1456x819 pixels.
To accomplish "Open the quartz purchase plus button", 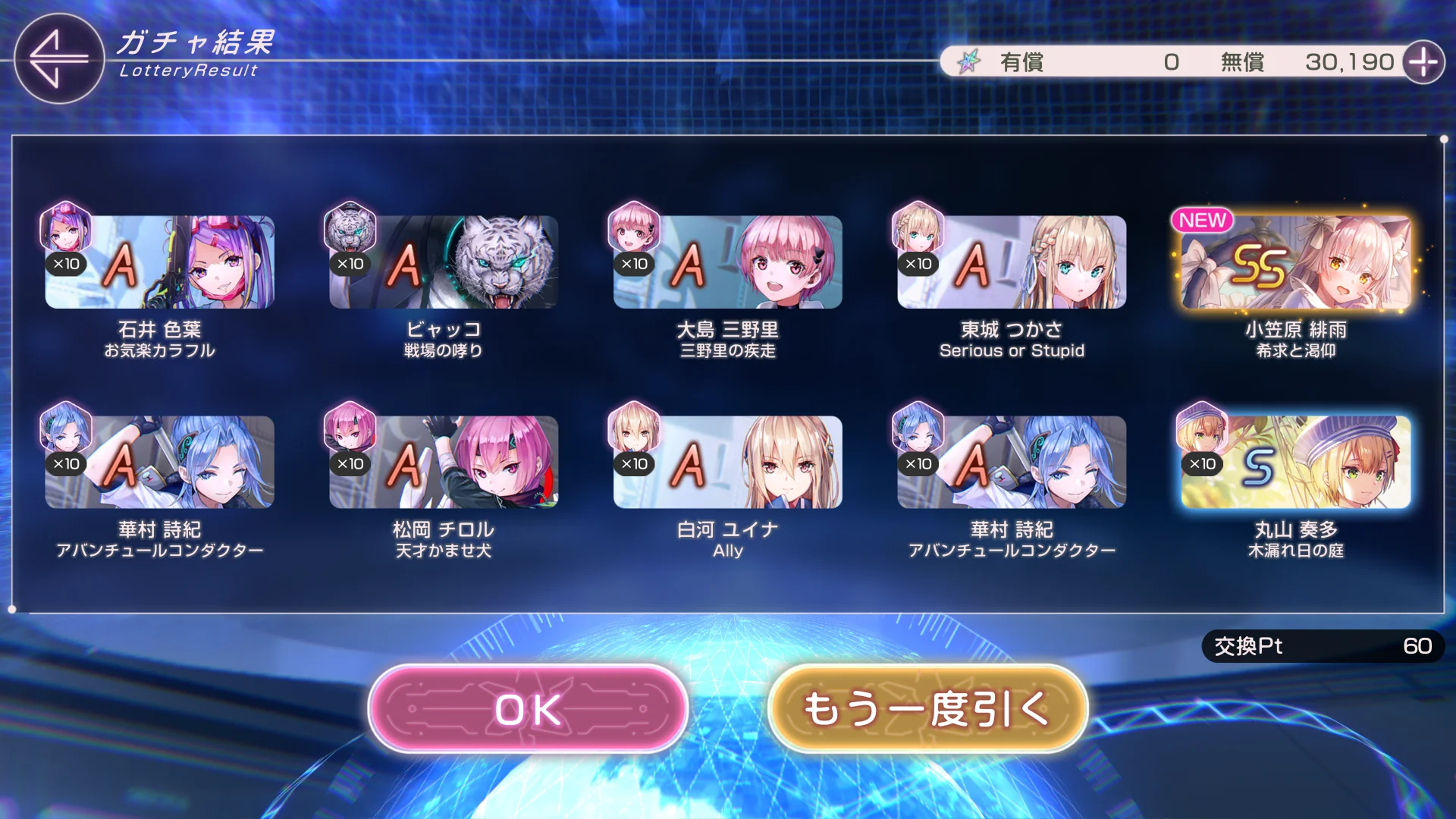I will [1423, 62].
